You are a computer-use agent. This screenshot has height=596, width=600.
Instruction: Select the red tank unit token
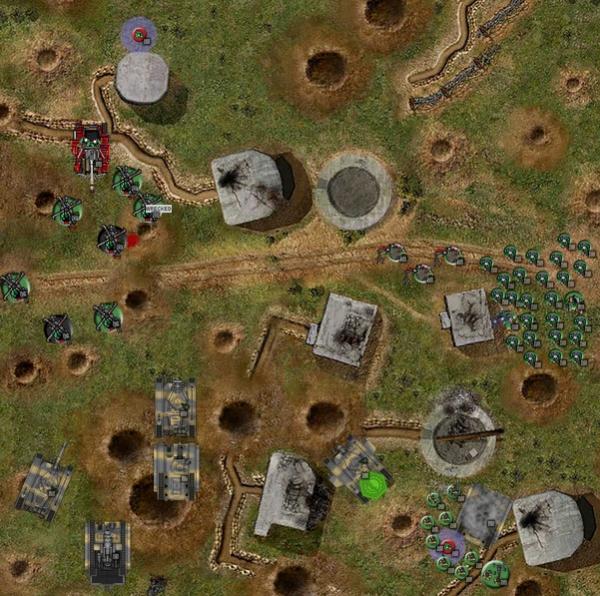pyautogui.click(x=91, y=148)
